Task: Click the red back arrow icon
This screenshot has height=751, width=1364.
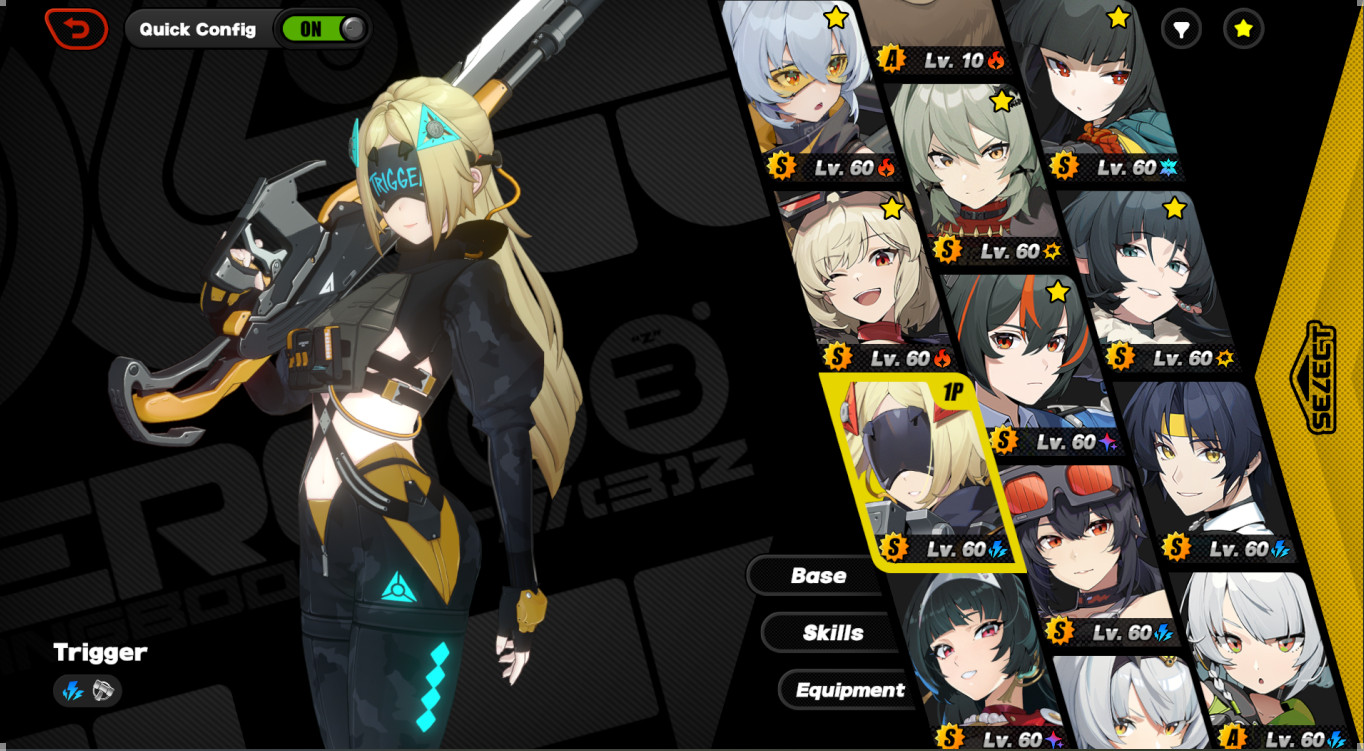Action: point(77,29)
